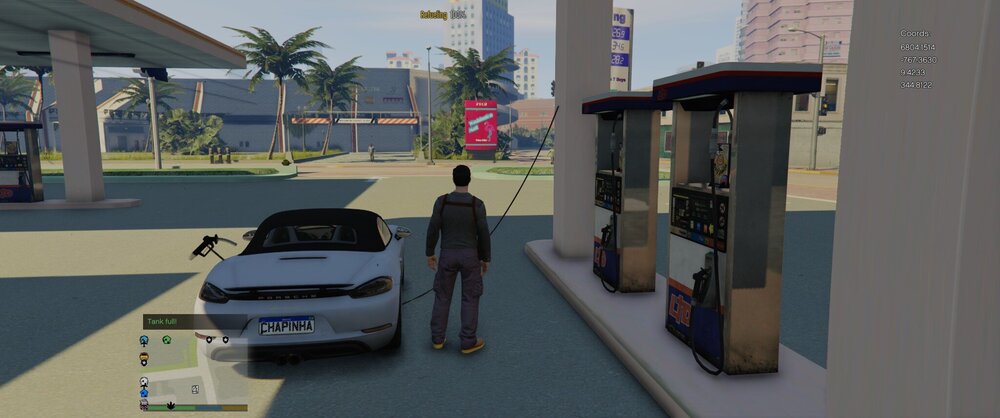
Task: Click the brown blip on the minimap
Action: 144,357
